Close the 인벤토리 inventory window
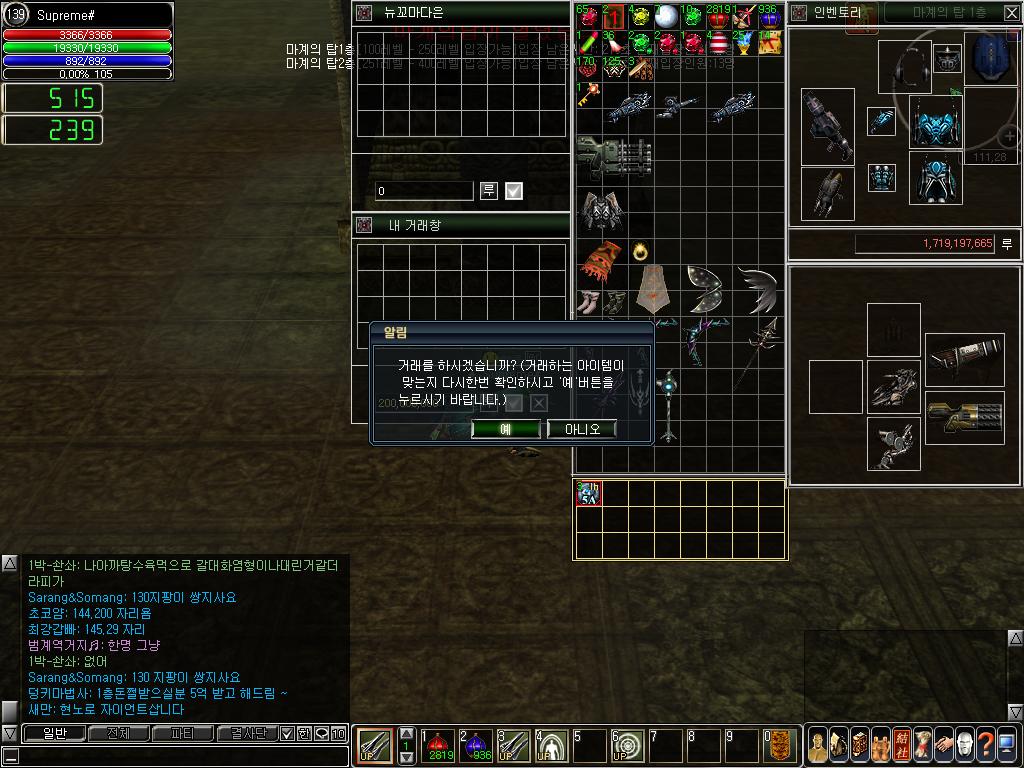1024x768 pixels. coord(1011,13)
